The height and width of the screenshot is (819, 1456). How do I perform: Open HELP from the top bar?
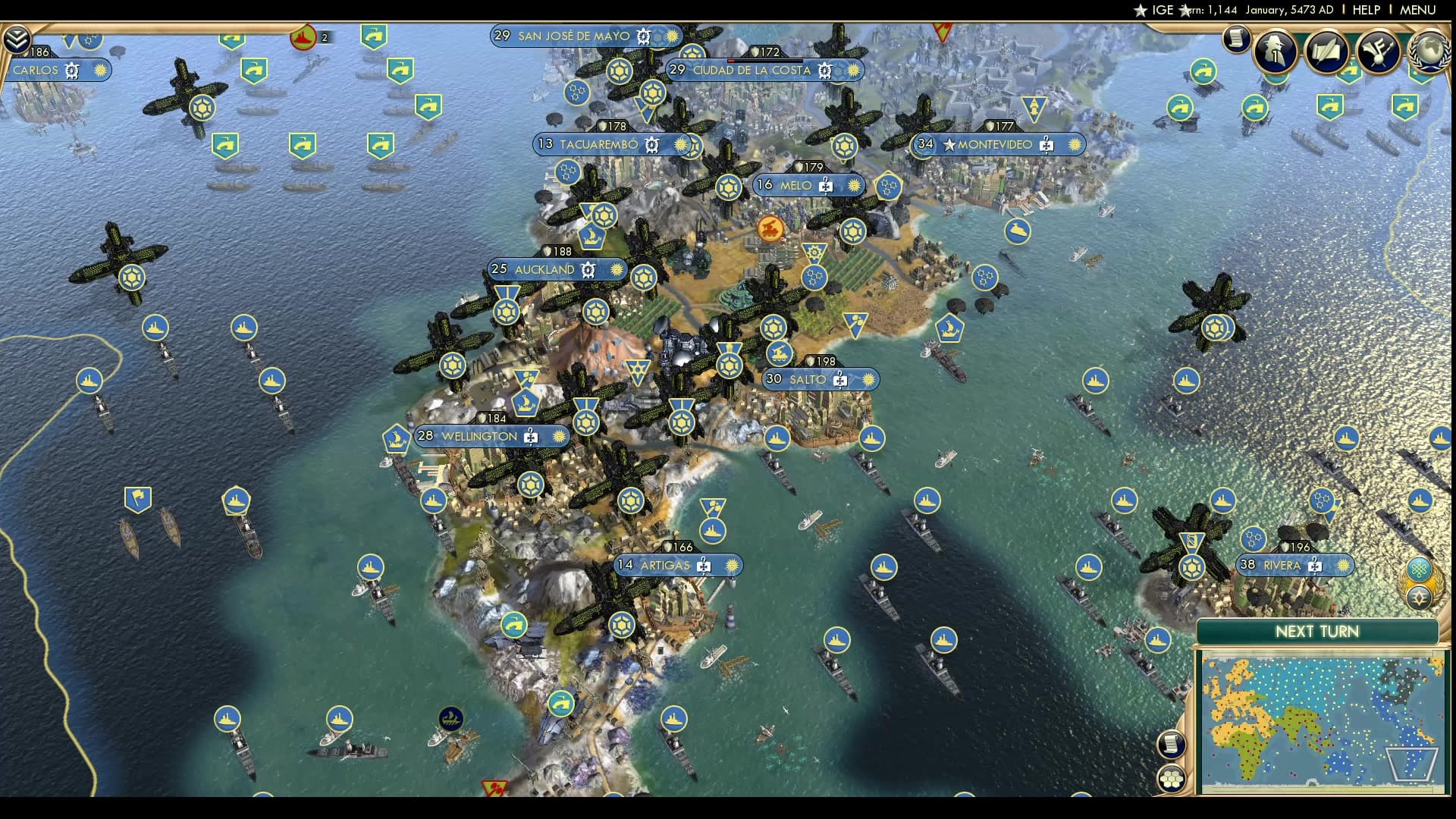[x=1367, y=10]
